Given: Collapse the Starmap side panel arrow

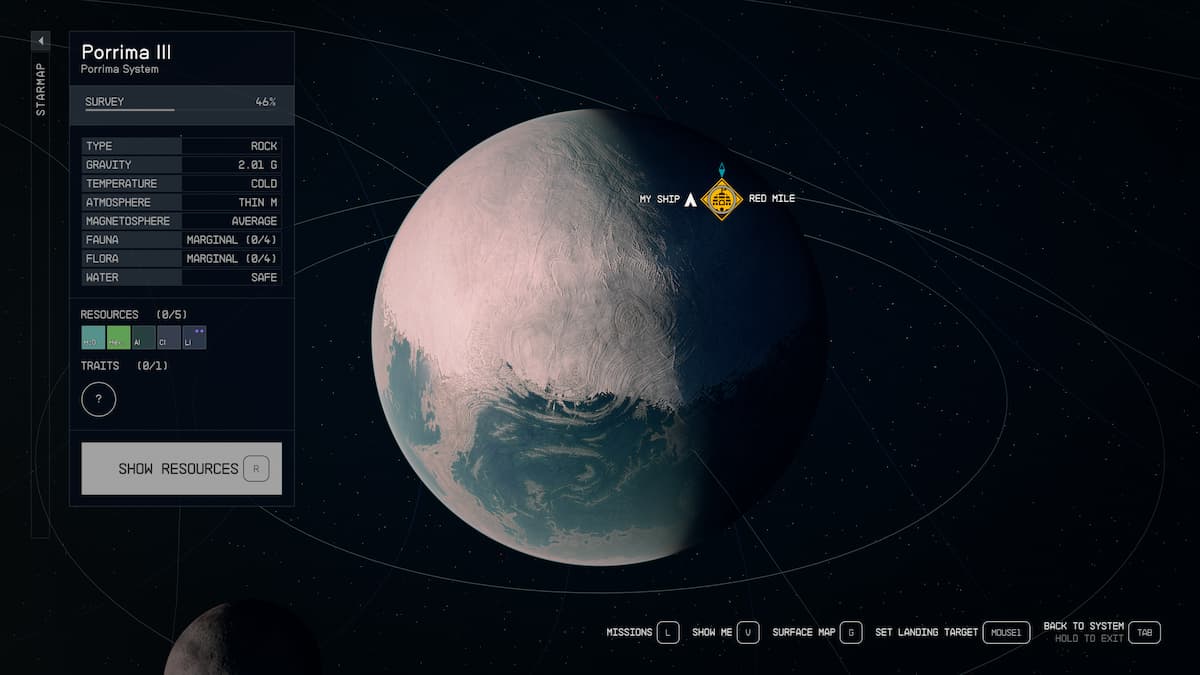Looking at the screenshot, I should click(x=41, y=41).
